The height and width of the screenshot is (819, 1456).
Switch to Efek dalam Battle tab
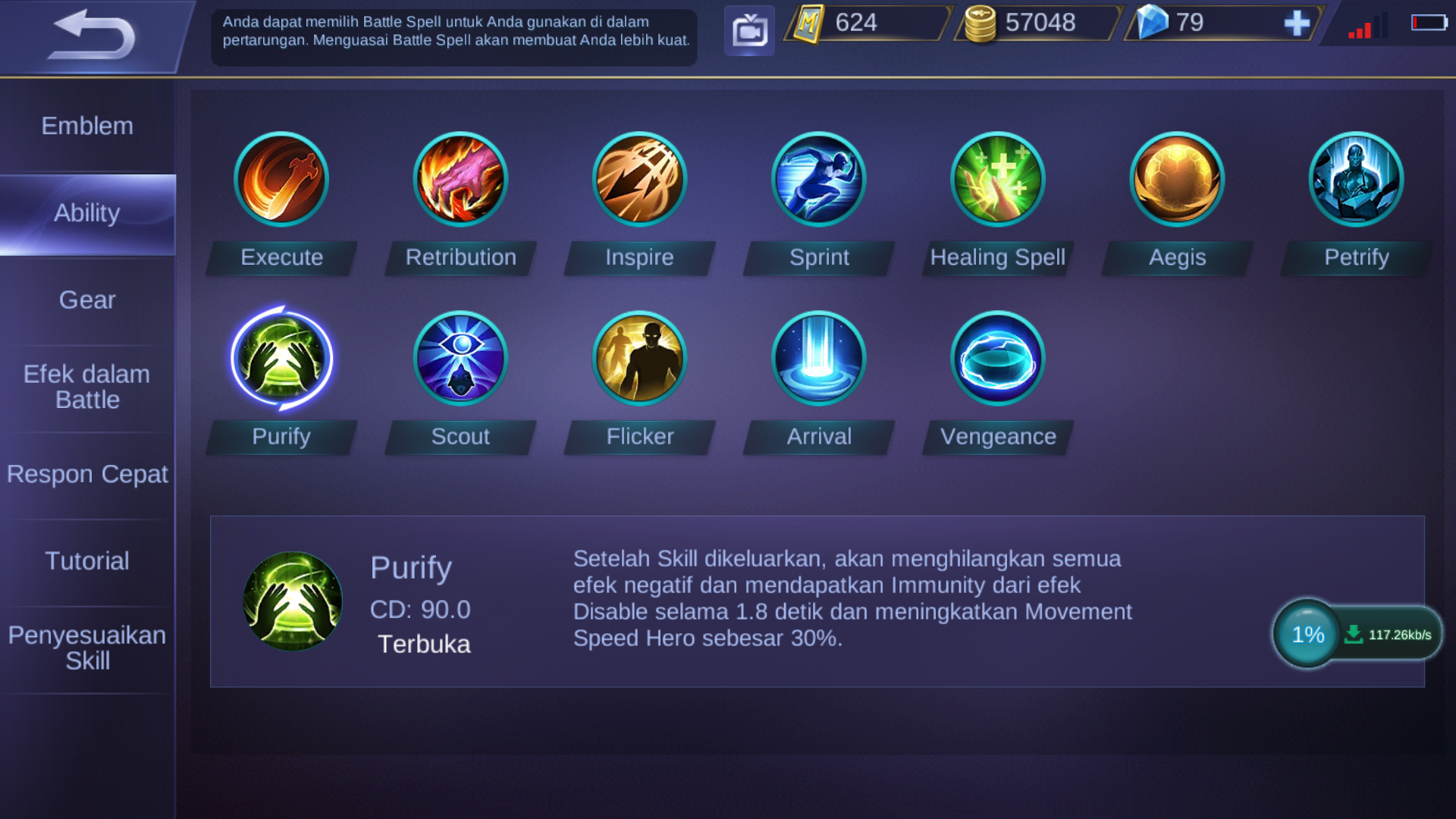pos(87,387)
